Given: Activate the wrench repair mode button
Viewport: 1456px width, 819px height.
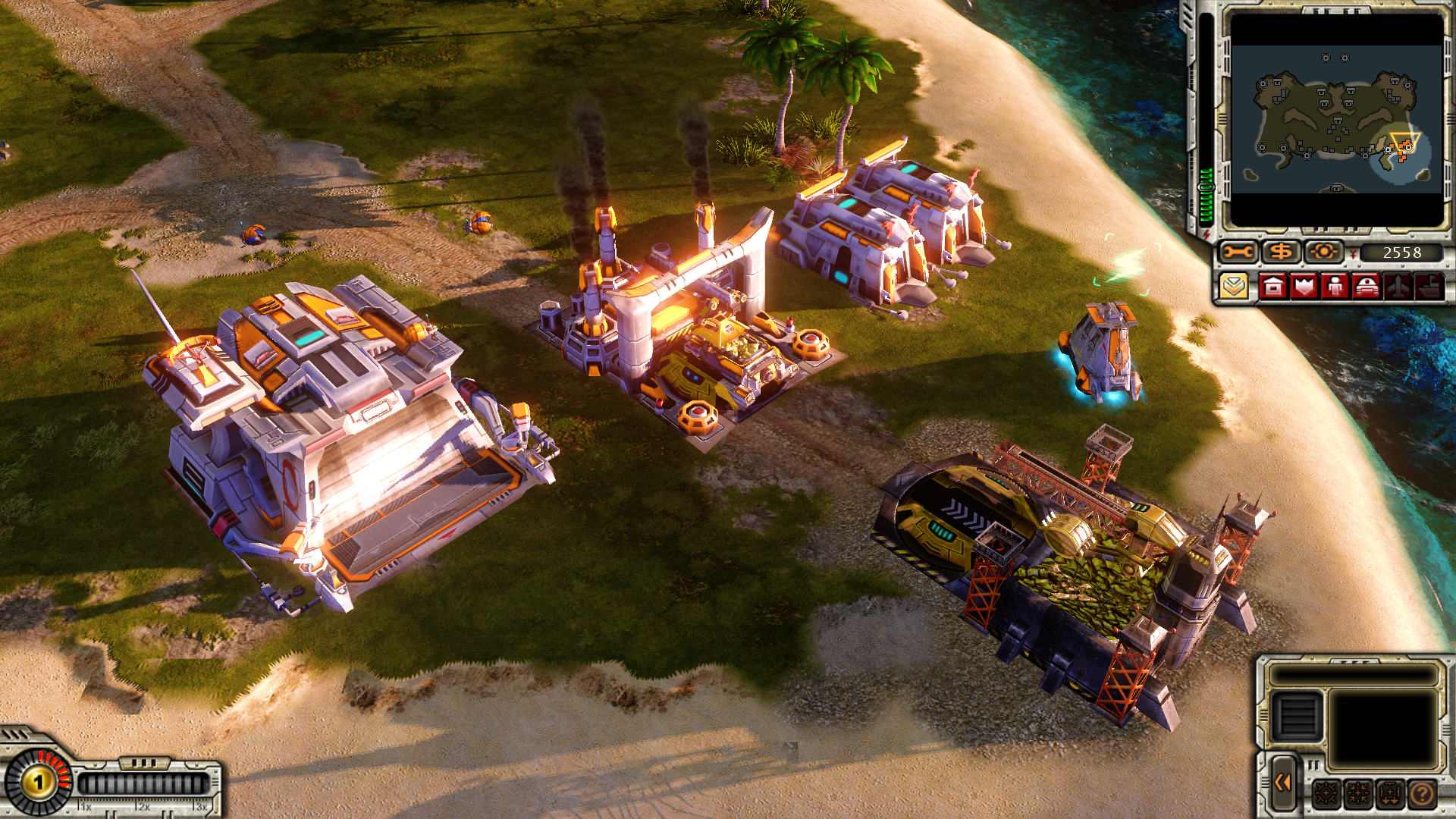Looking at the screenshot, I should click(1238, 252).
